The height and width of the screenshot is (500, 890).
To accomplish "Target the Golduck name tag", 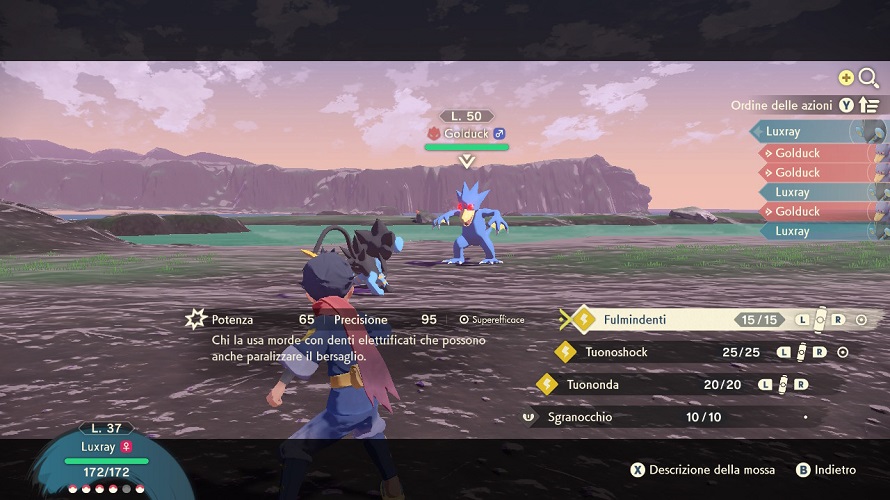I will point(466,133).
